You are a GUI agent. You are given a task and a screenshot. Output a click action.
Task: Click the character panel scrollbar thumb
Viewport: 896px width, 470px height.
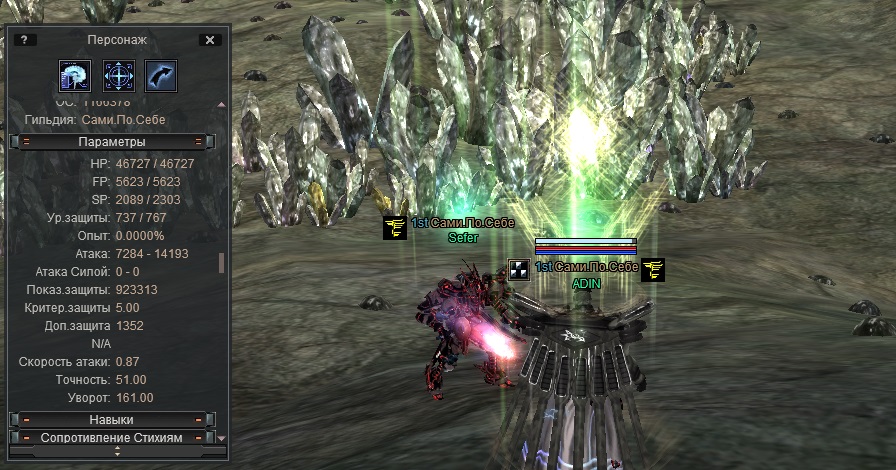click(221, 263)
